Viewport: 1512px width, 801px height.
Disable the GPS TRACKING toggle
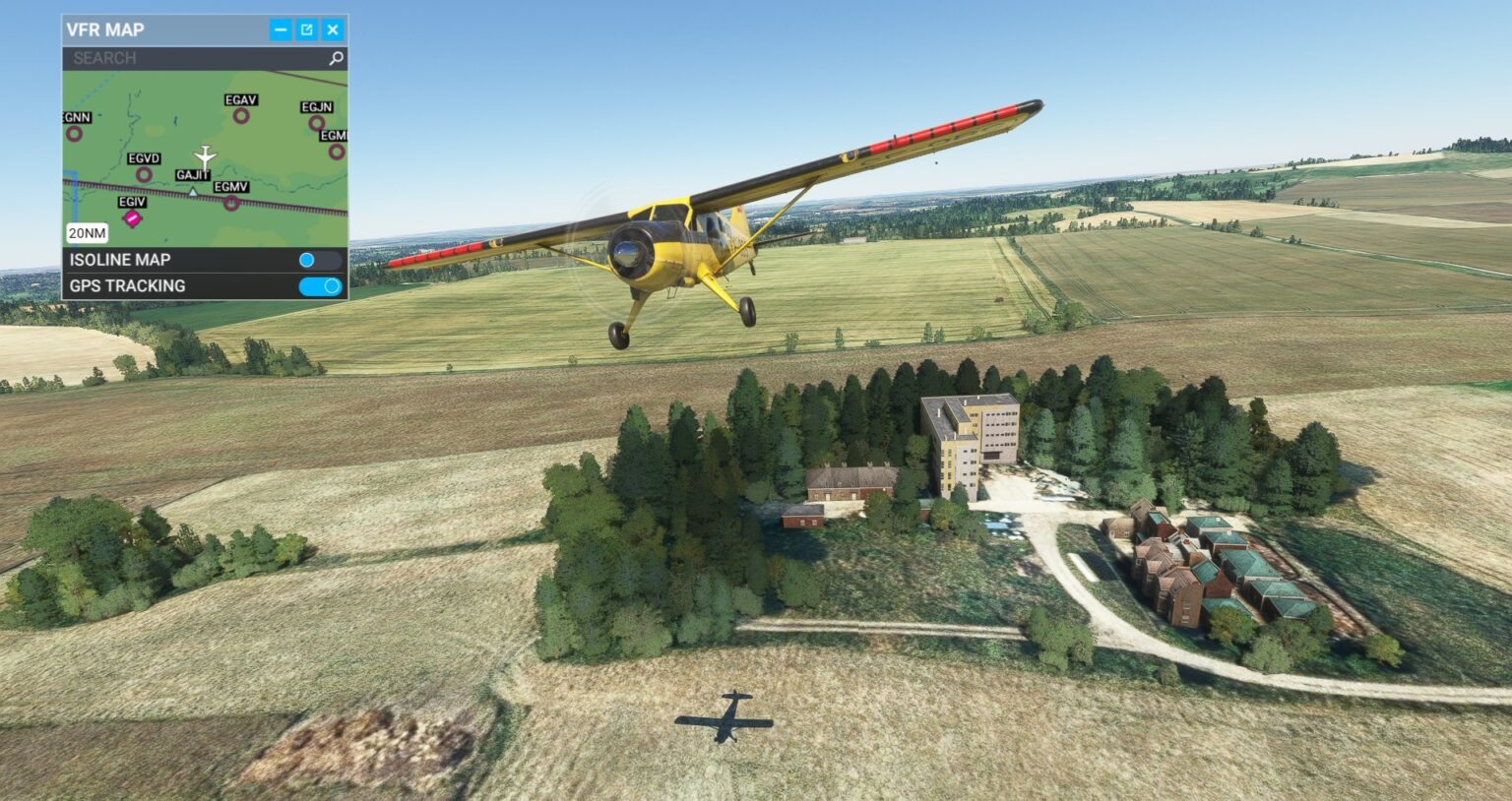[322, 286]
